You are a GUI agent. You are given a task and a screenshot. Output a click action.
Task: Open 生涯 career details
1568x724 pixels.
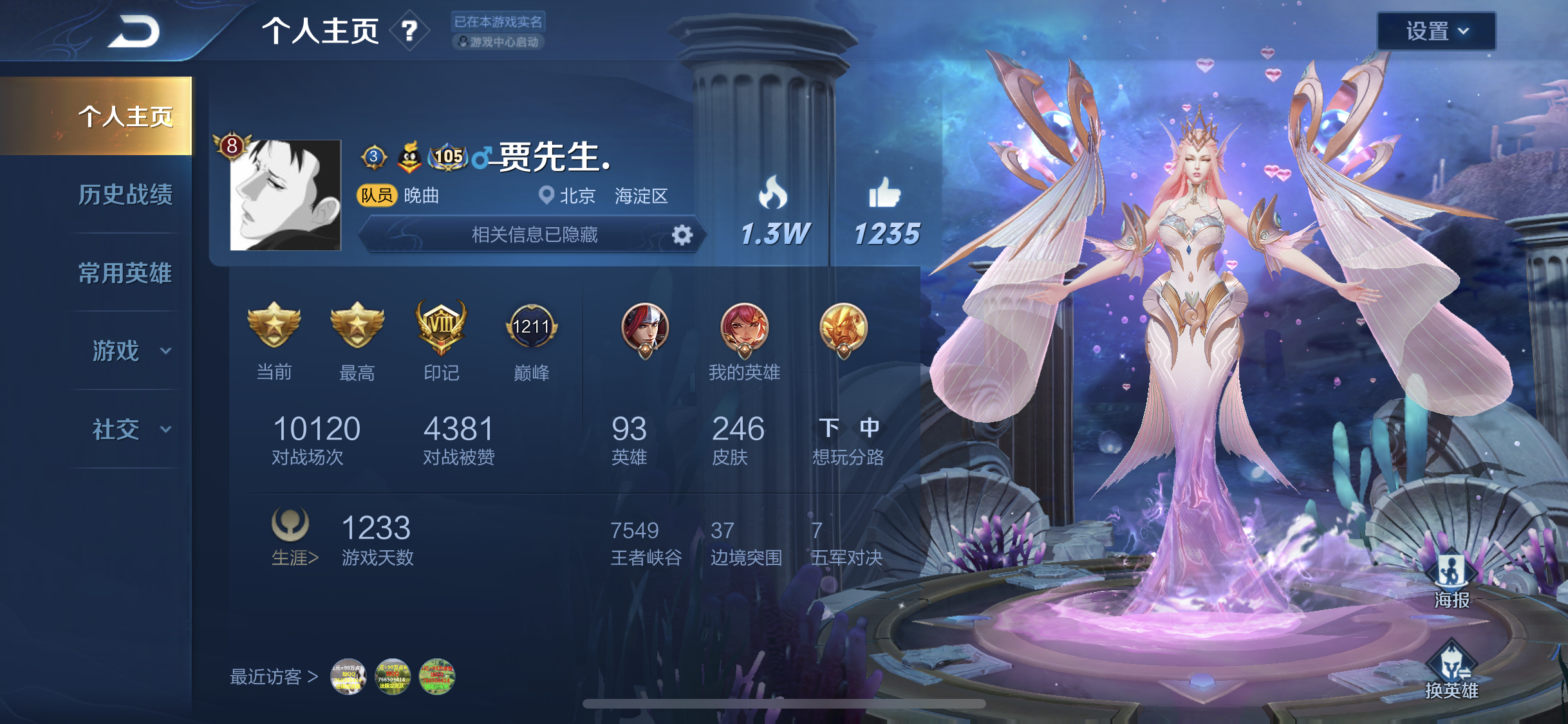tap(294, 557)
